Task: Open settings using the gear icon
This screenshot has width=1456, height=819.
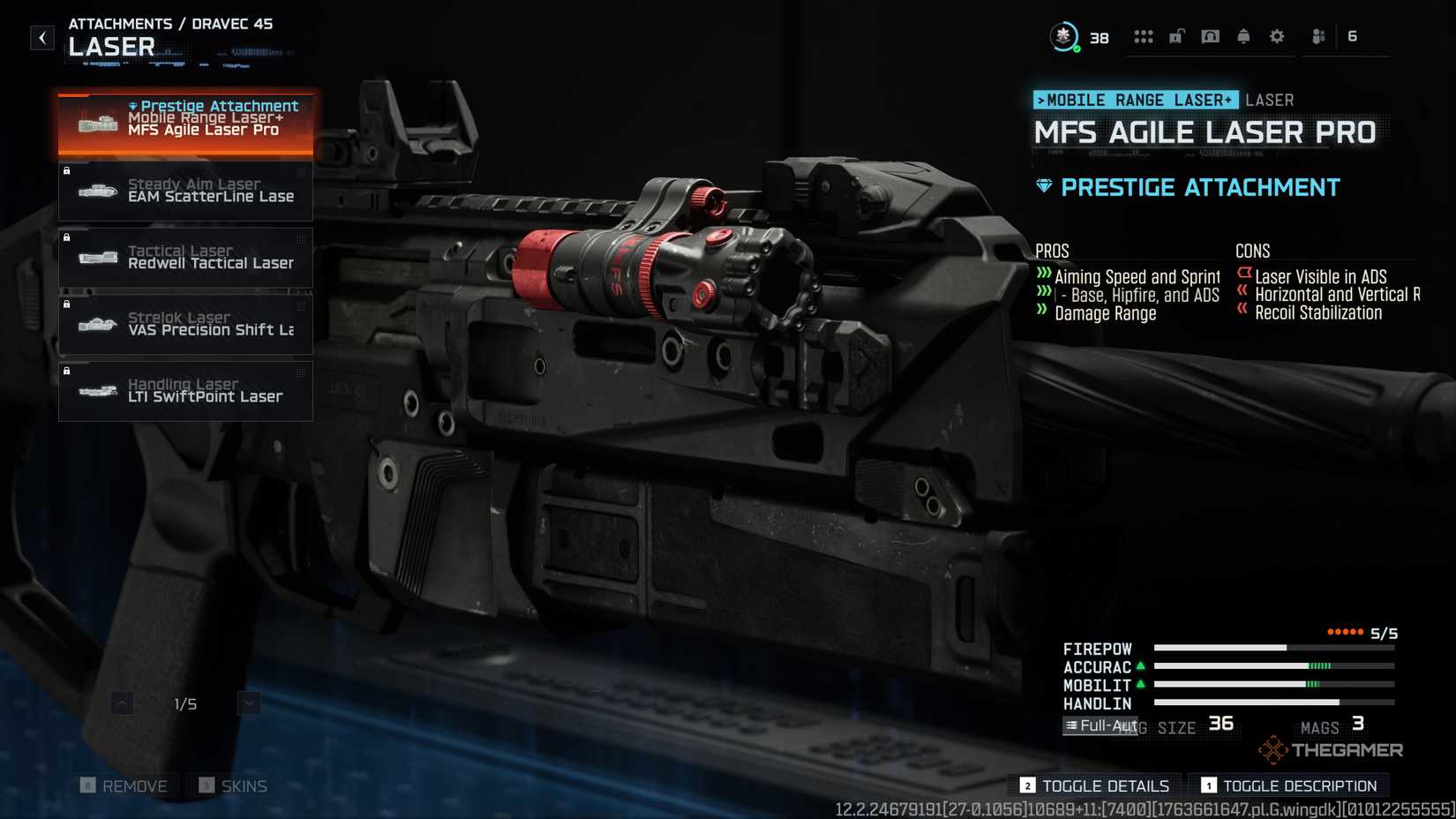Action: 1276,36
